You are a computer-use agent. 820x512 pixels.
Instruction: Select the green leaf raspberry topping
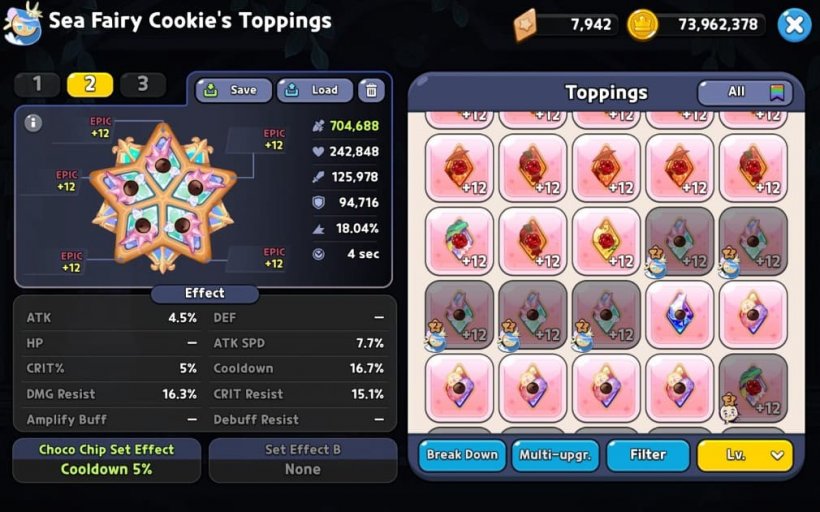459,241
